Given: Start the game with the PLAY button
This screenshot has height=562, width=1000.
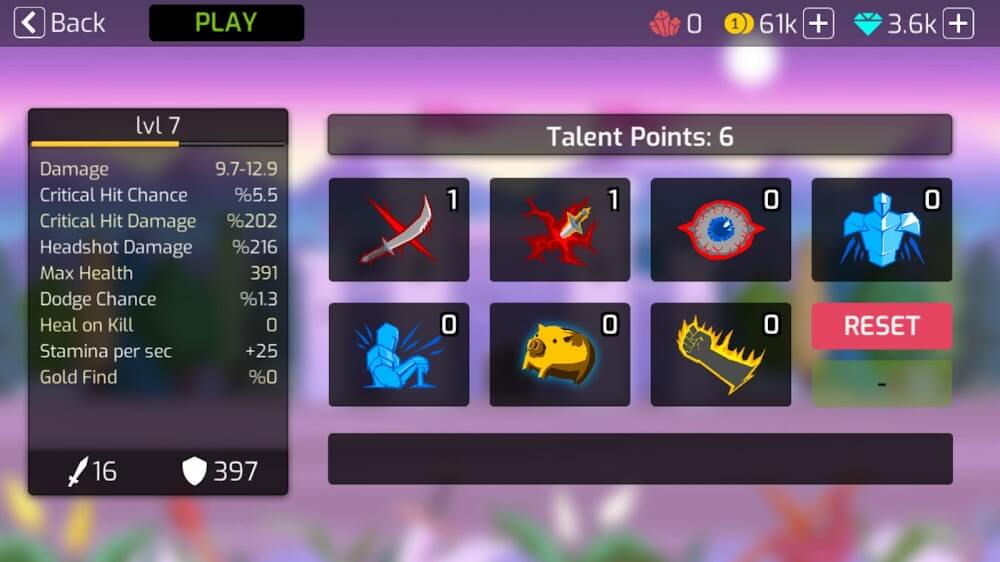Looking at the screenshot, I should tap(226, 23).
